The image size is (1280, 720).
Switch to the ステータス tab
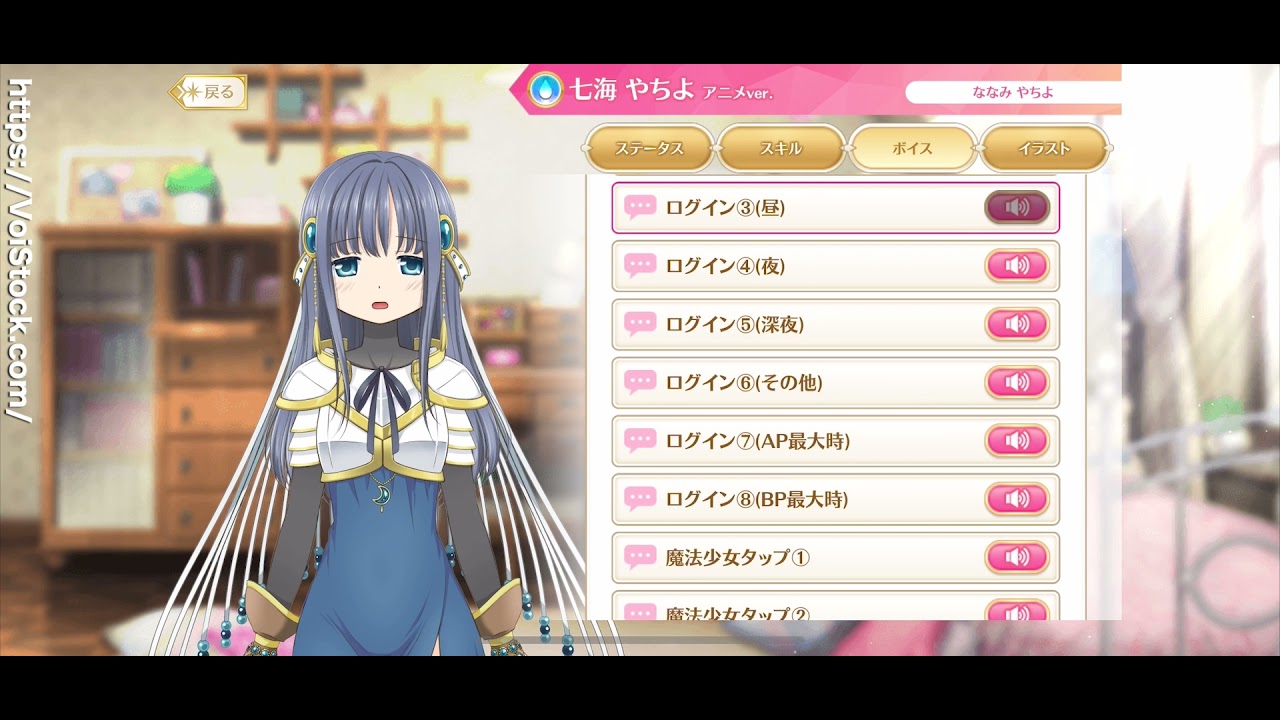pos(649,148)
